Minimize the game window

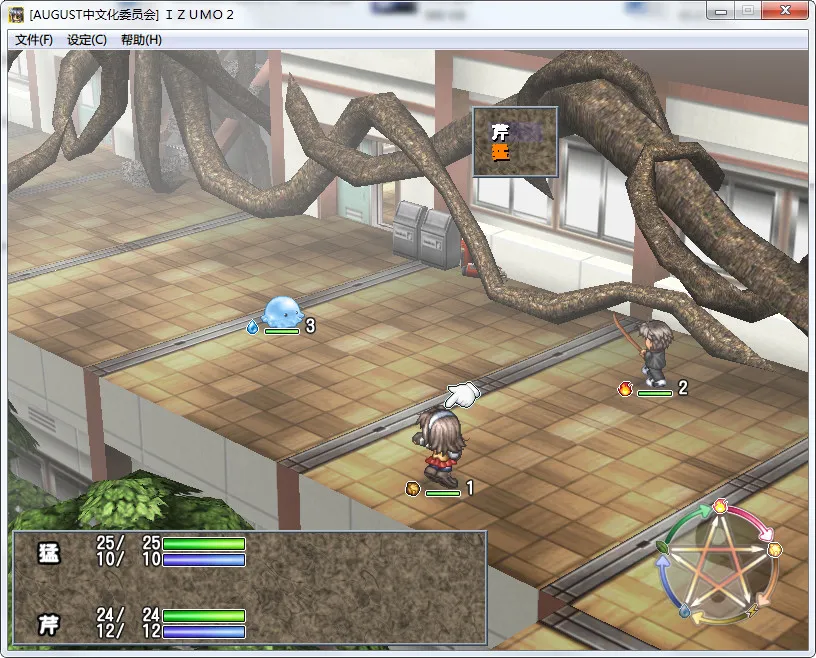tap(720, 11)
